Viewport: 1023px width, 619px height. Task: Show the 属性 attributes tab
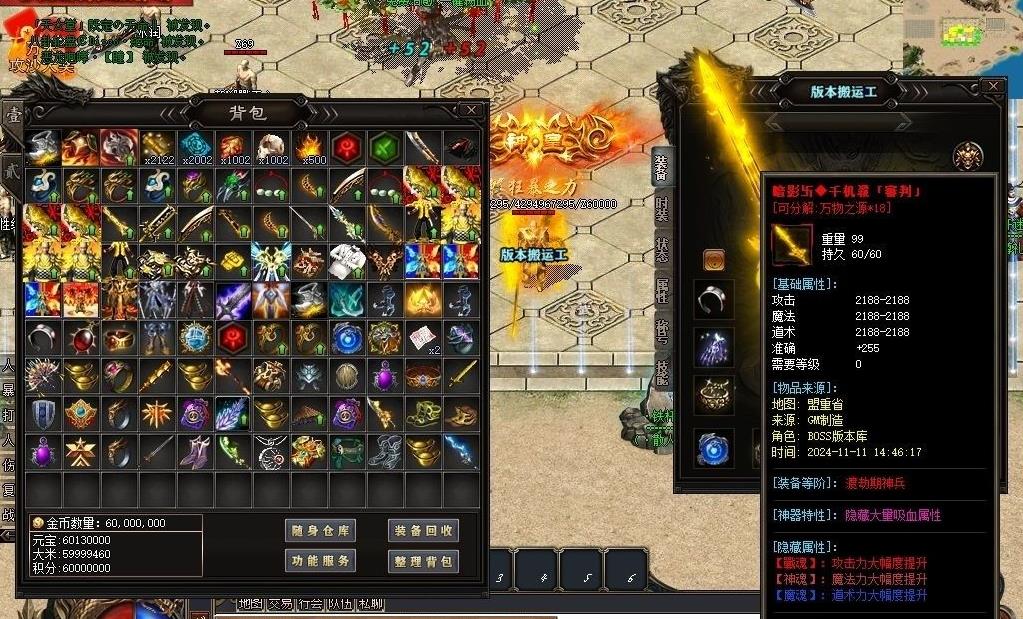coord(661,291)
